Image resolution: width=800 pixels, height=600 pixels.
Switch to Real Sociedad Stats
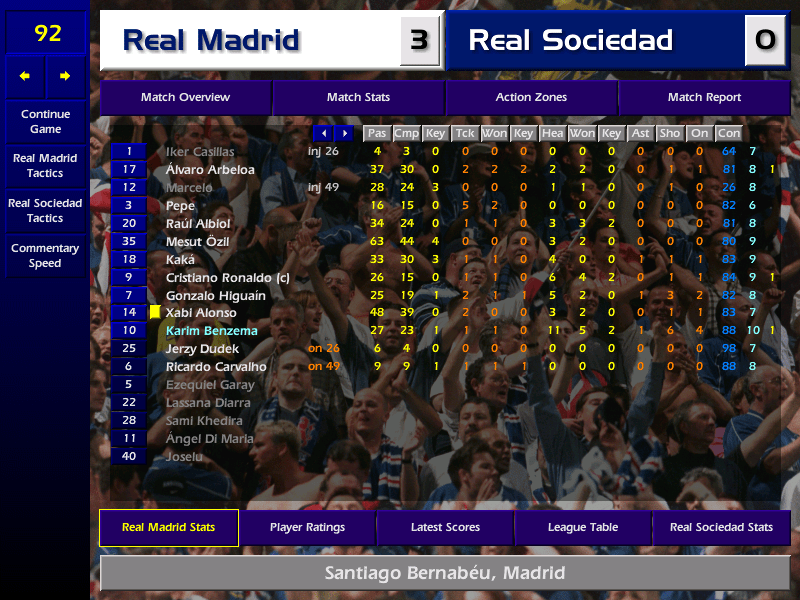(721, 527)
